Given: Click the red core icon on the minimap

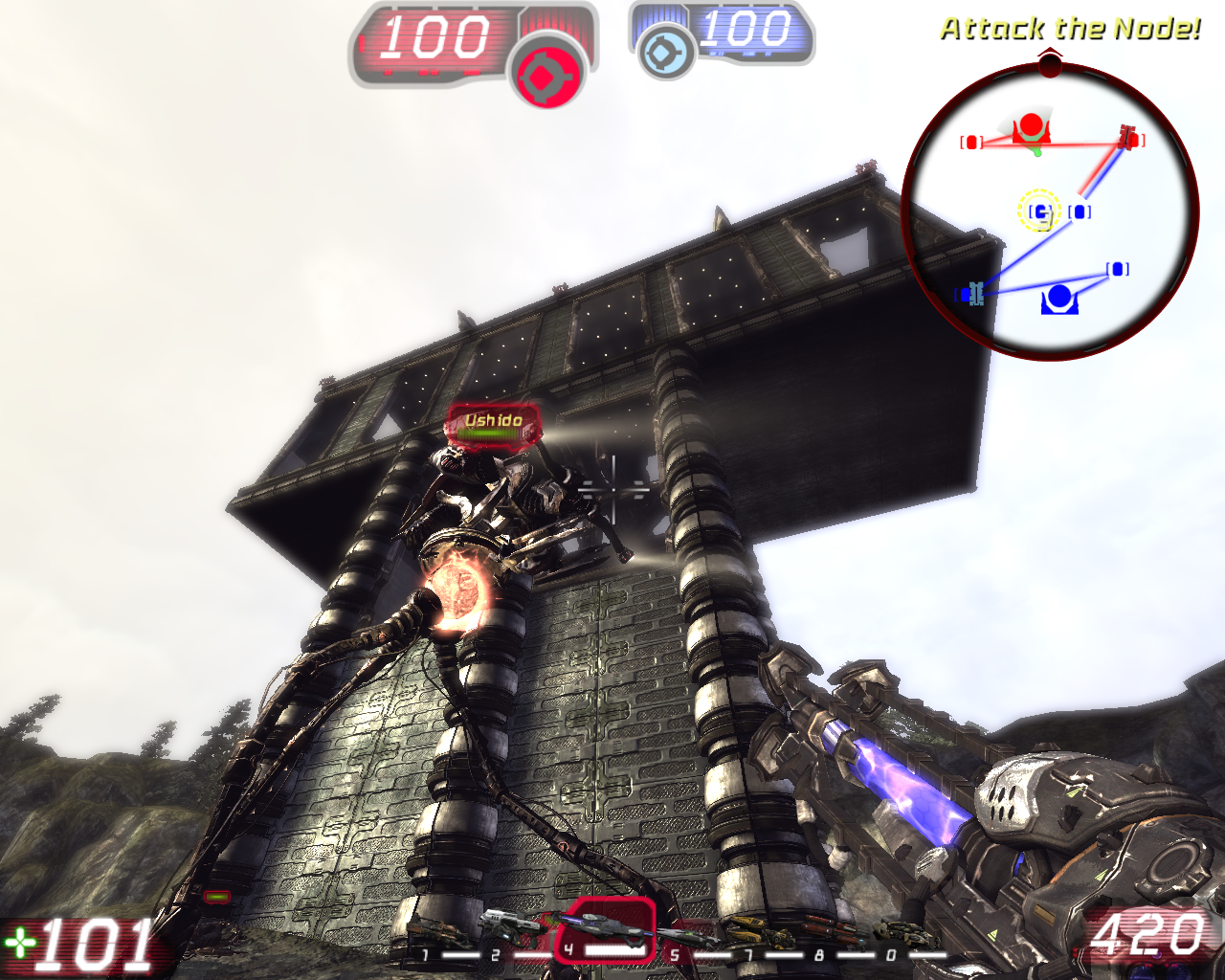Looking at the screenshot, I should [1031, 123].
